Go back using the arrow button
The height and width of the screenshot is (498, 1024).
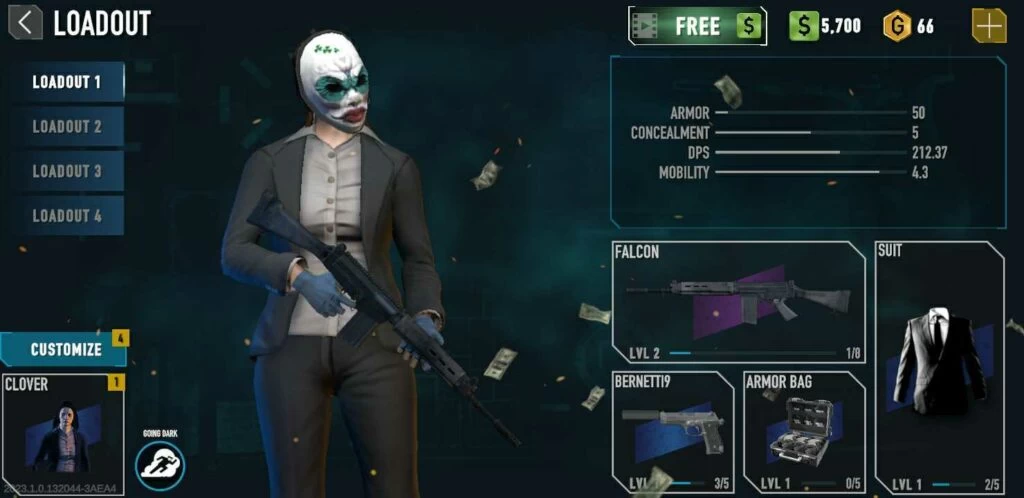(x=25, y=22)
